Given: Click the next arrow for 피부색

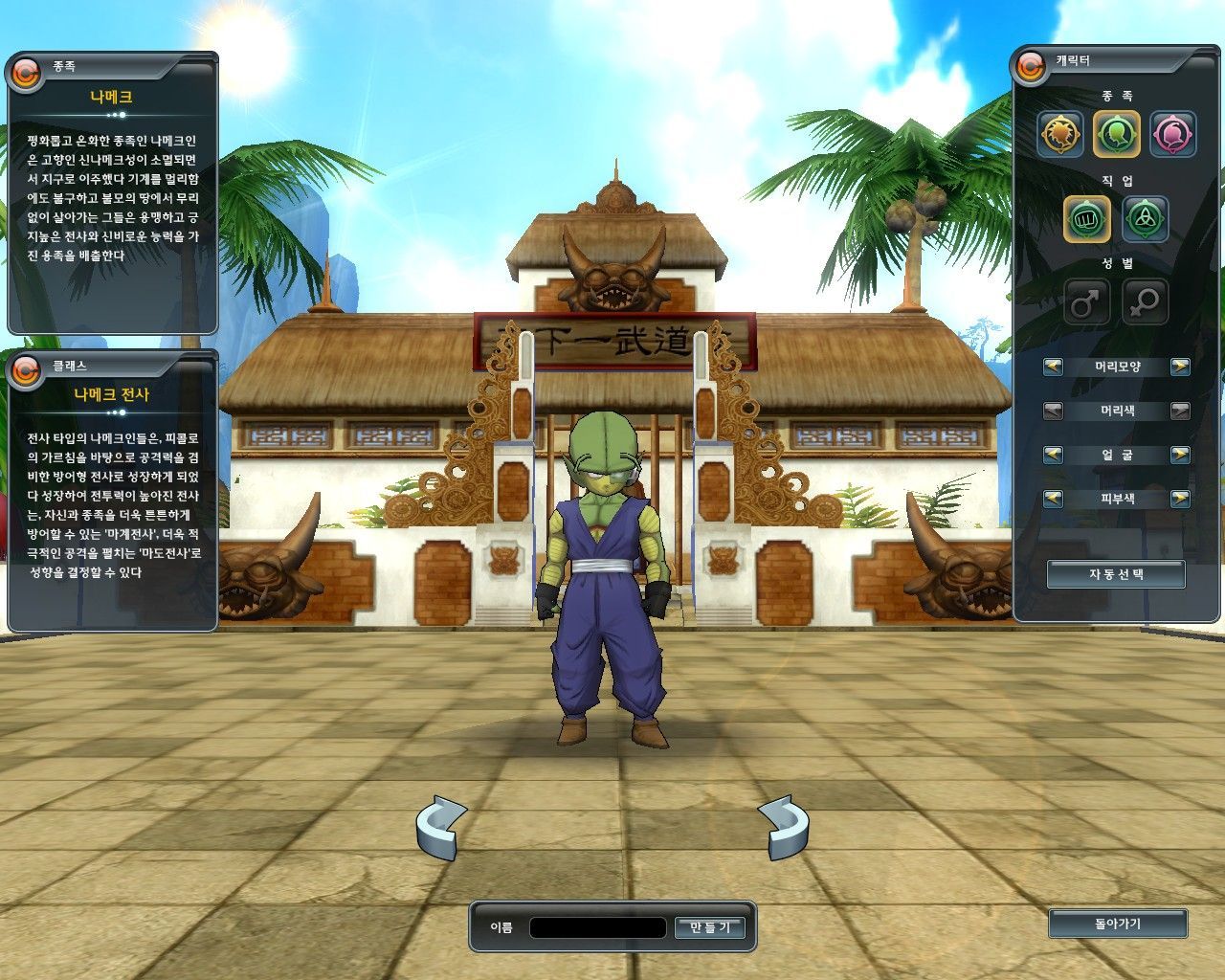Looking at the screenshot, I should 1182,499.
